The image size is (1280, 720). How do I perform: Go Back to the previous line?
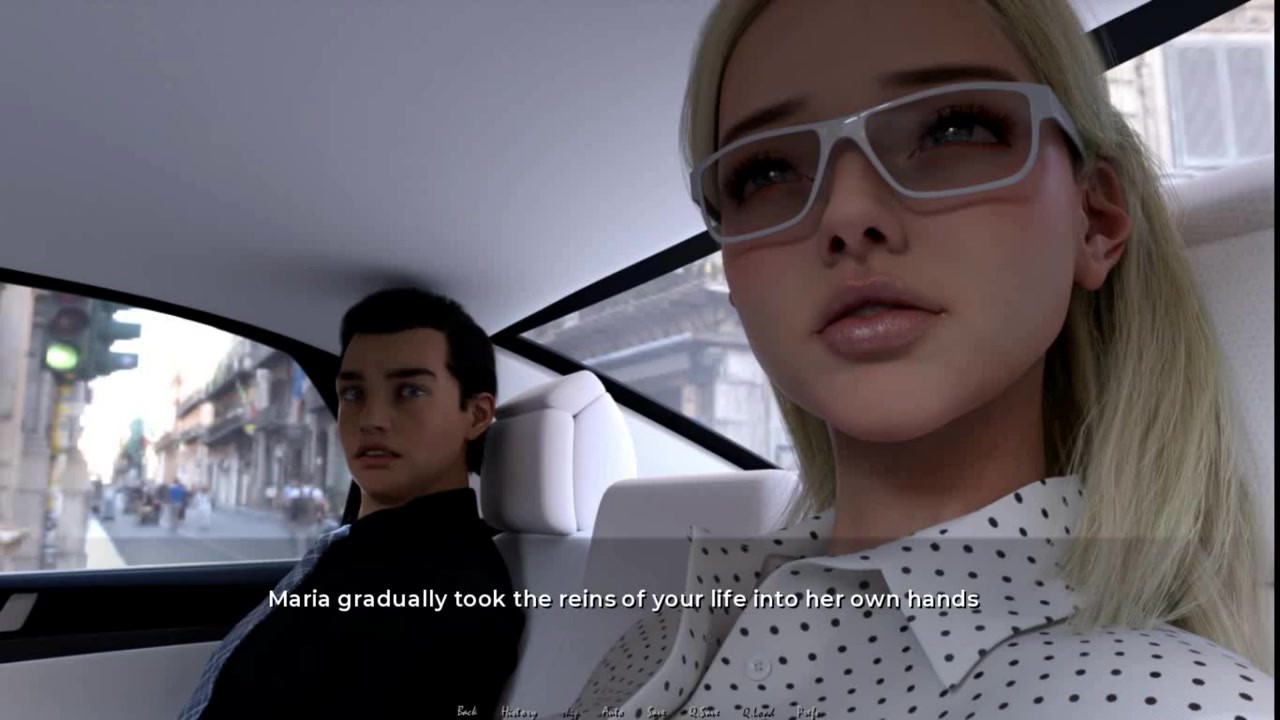[x=467, y=712]
